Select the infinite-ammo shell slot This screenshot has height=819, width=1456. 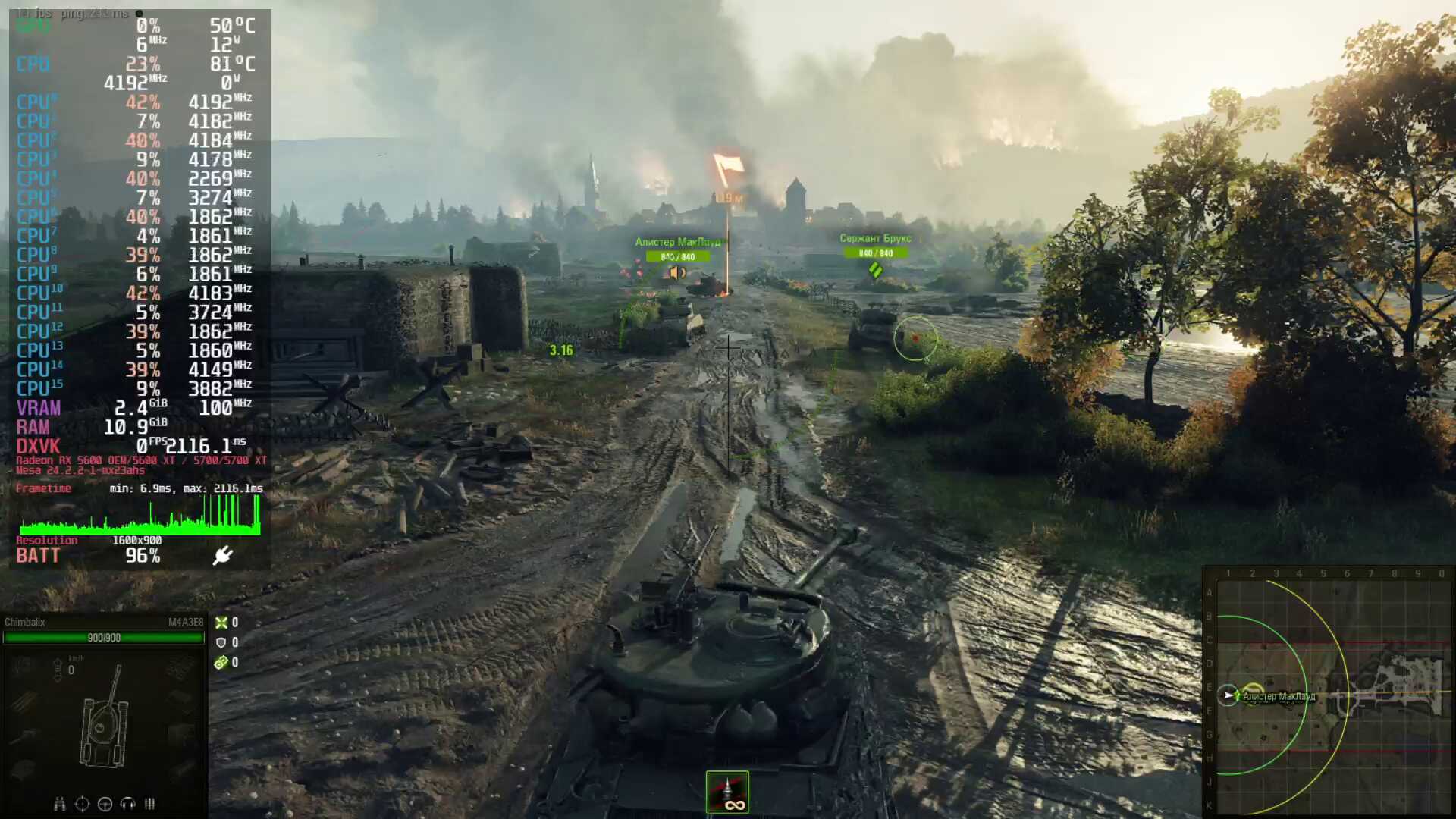click(x=727, y=792)
